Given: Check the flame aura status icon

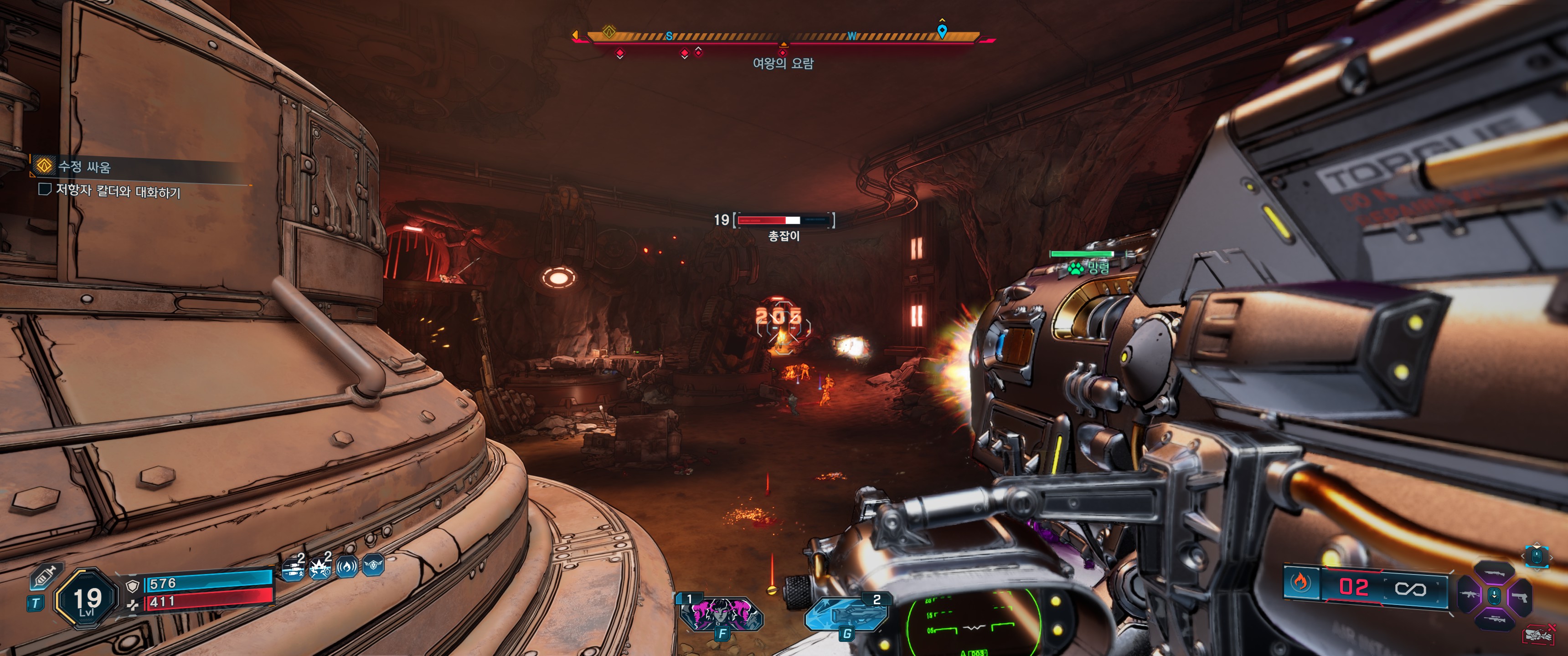Looking at the screenshot, I should [x=347, y=568].
